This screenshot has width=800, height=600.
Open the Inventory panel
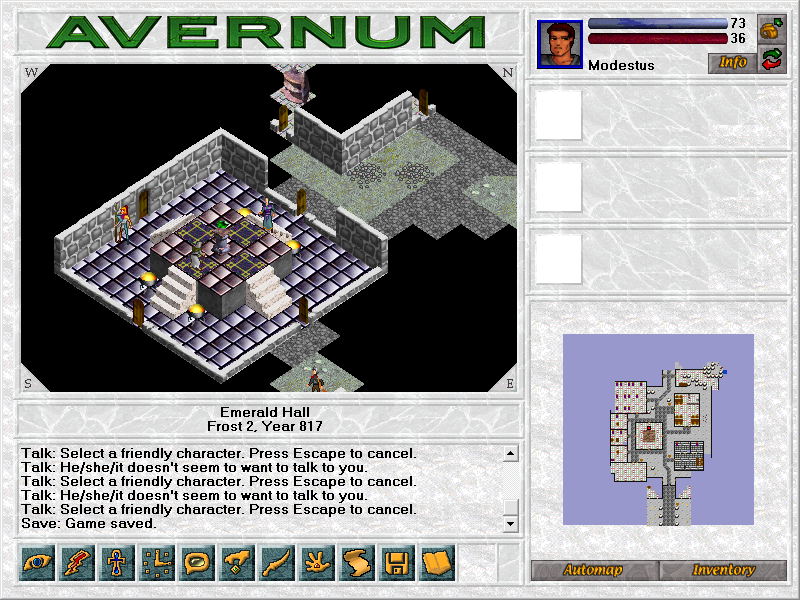coord(722,570)
